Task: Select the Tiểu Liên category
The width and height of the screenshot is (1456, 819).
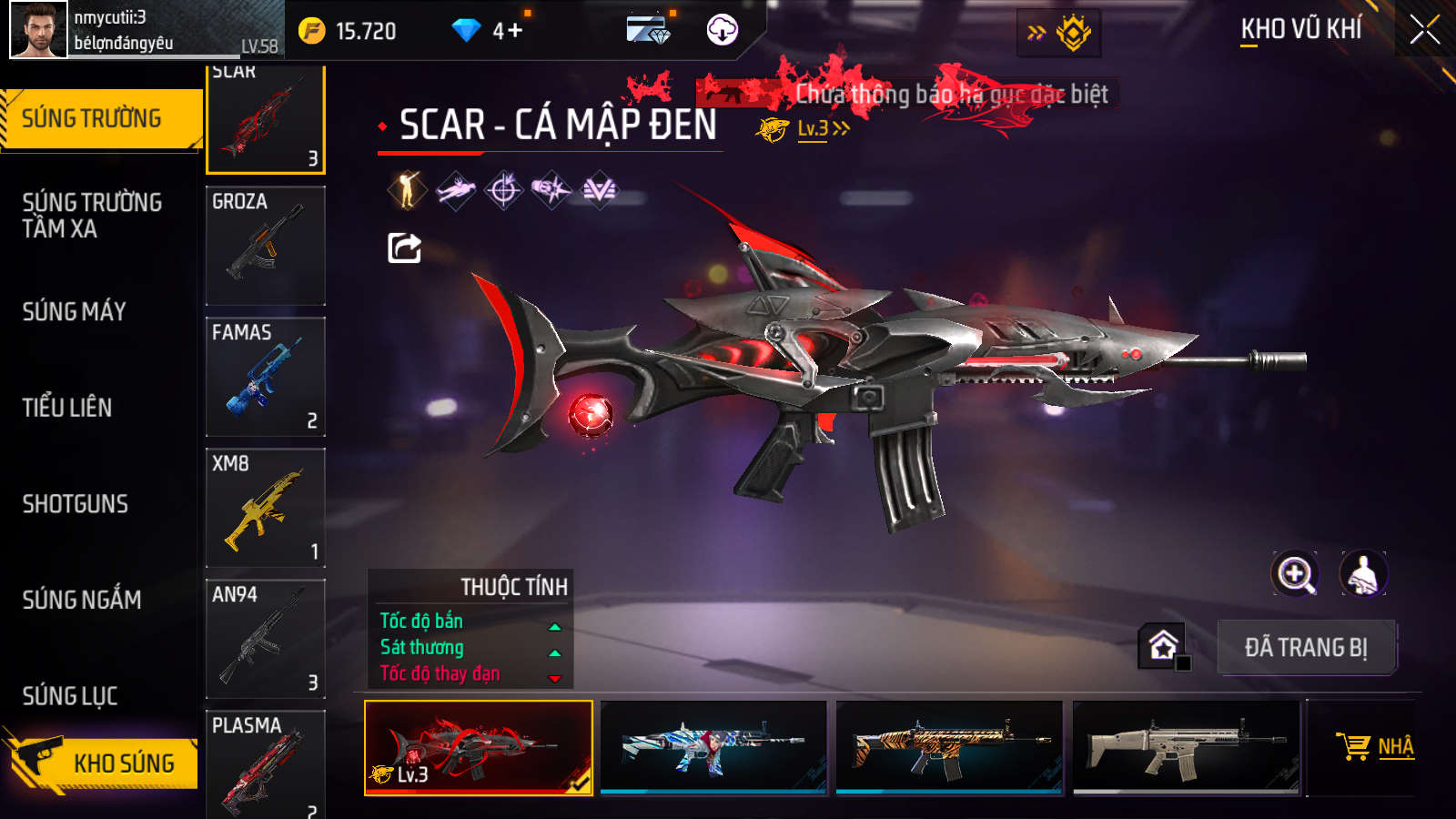Action: point(67,408)
